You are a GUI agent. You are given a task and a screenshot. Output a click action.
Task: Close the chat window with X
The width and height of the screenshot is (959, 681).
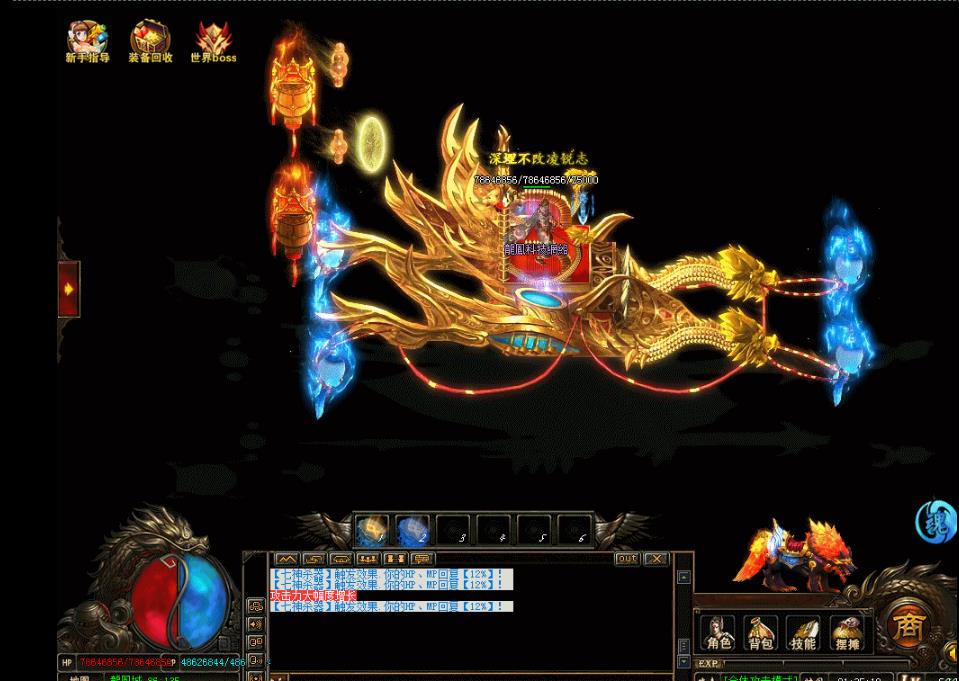coord(656,559)
